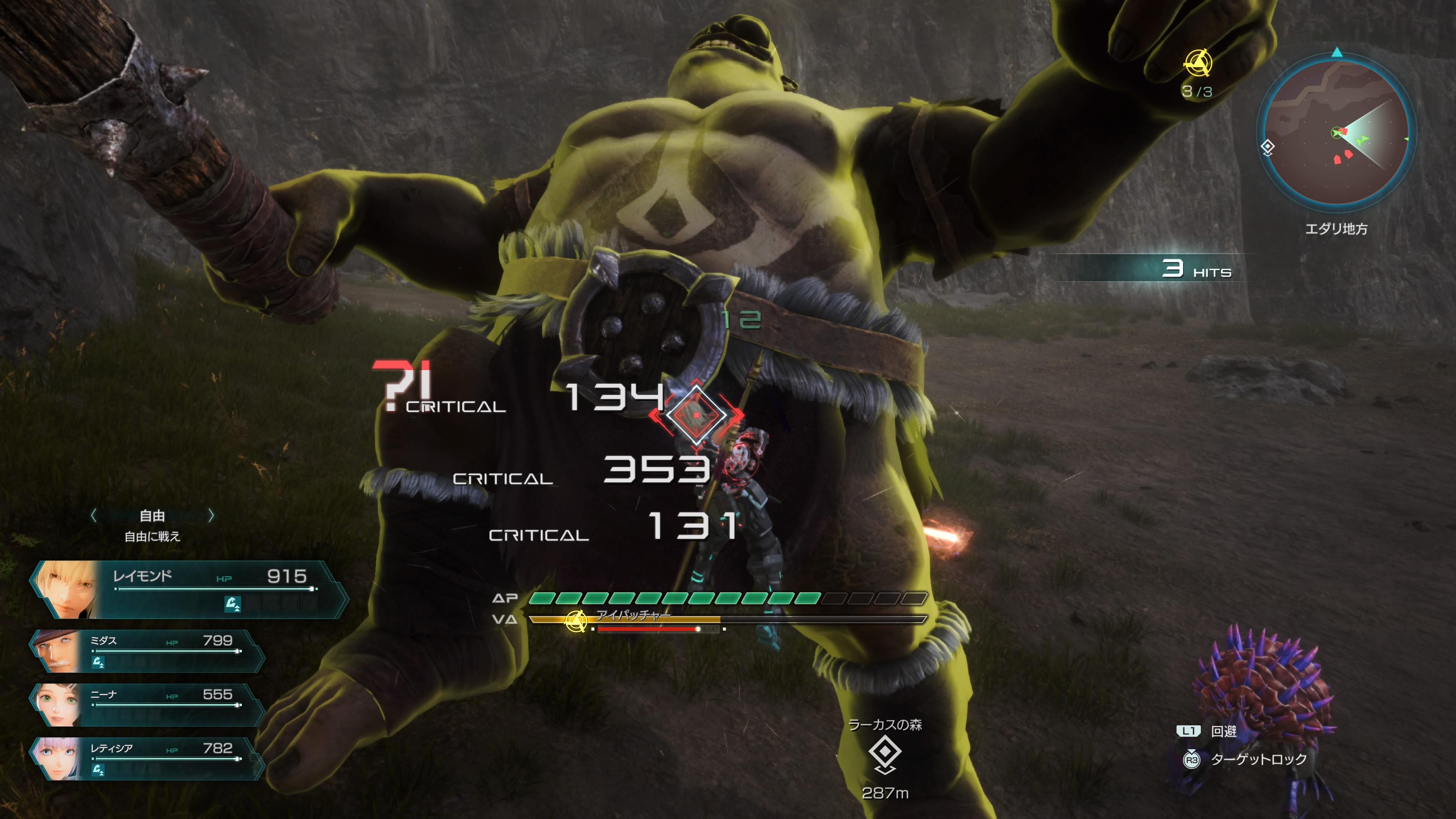Switch tactic with the right arrow

[x=211, y=516]
